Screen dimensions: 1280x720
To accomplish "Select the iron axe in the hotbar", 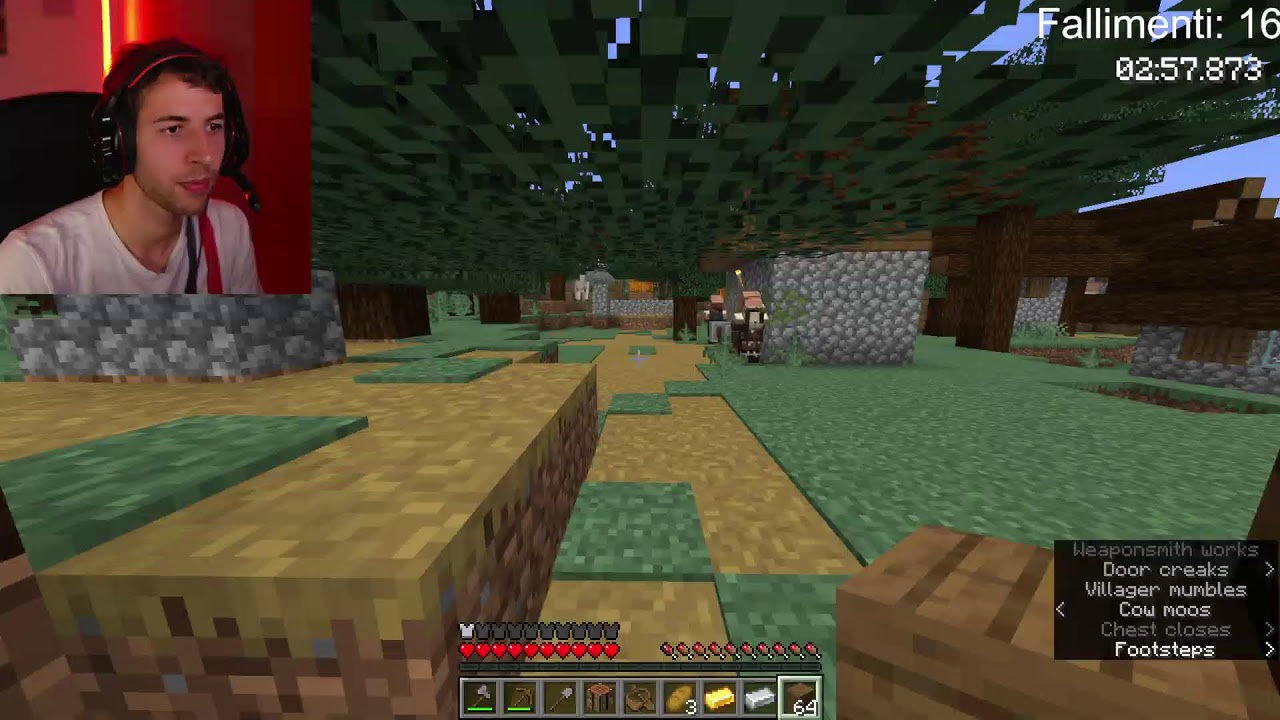I will (479, 696).
